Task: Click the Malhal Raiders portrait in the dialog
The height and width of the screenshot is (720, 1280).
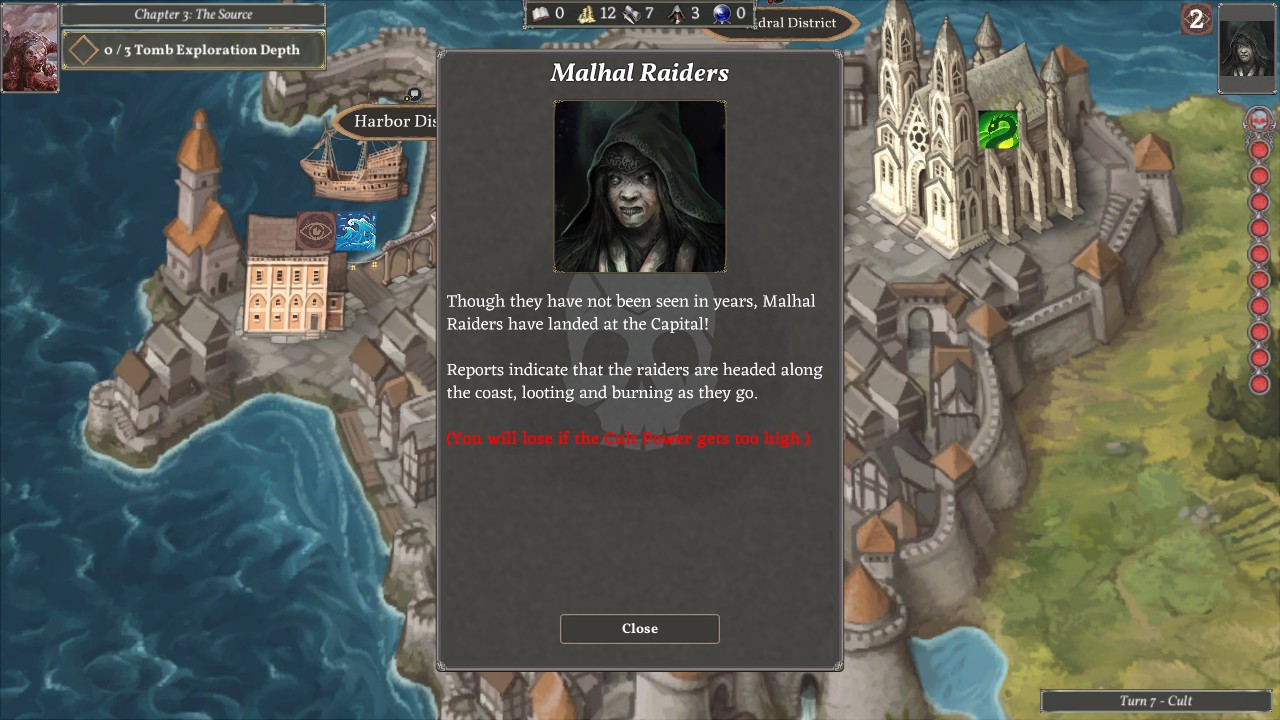Action: (x=639, y=186)
